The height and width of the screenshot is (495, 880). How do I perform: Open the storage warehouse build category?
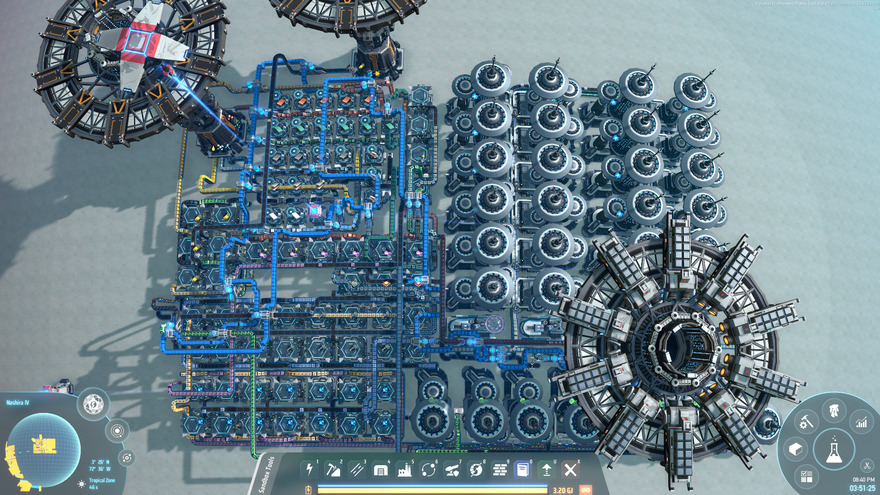pos(381,469)
